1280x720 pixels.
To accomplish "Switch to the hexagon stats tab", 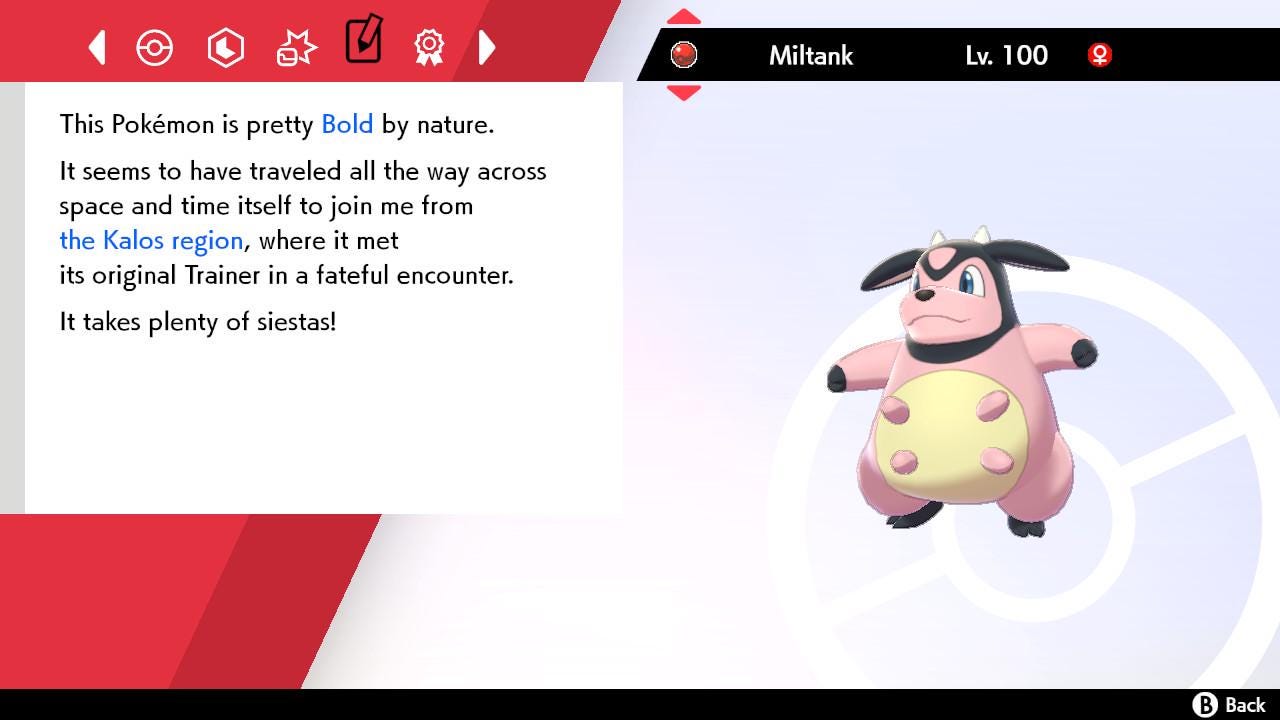I will pyautogui.click(x=225, y=47).
